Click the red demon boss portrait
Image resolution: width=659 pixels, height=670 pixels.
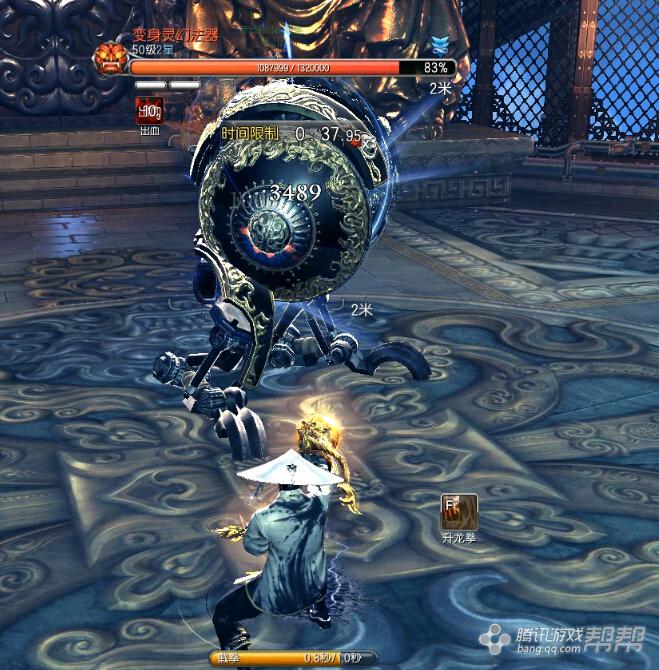pos(109,60)
